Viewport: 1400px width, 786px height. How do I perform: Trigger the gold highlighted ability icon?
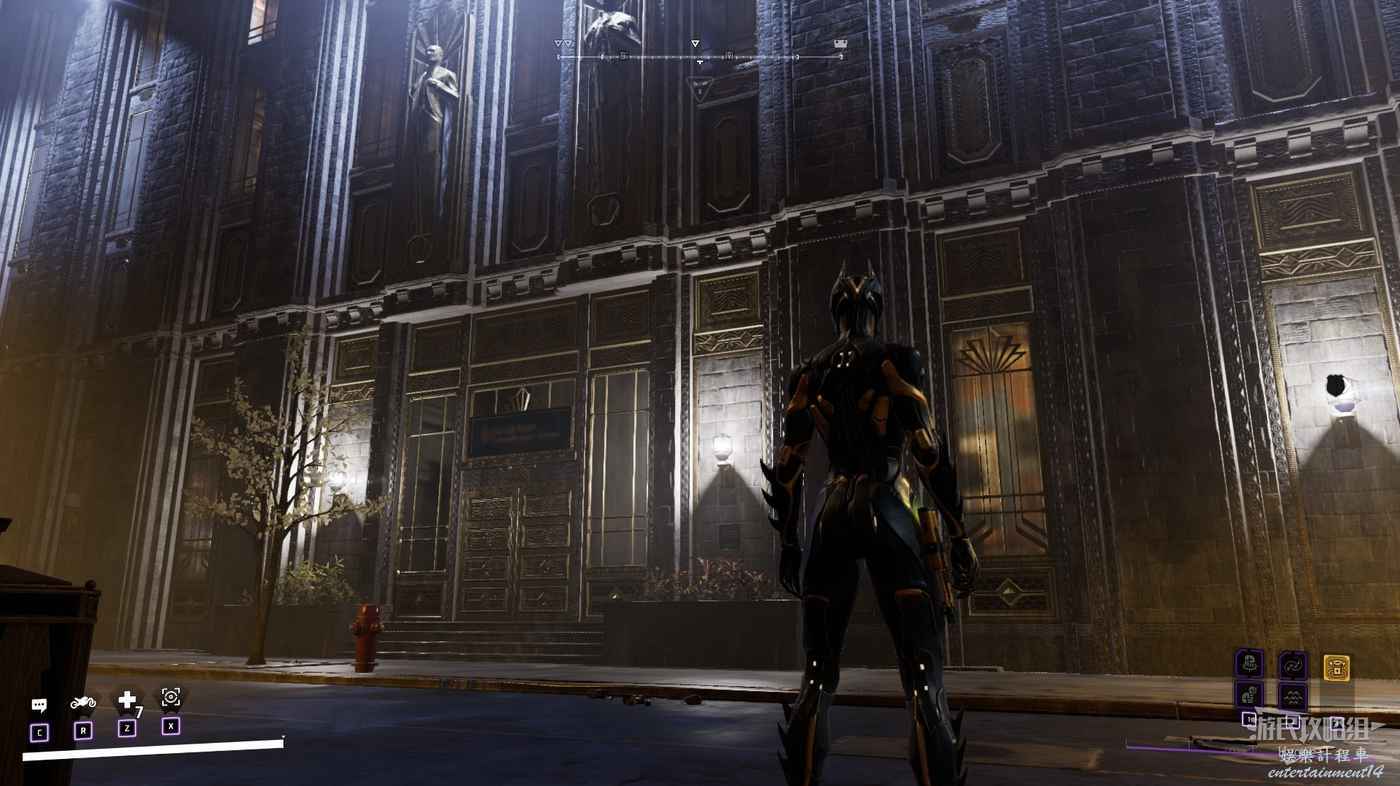point(1337,667)
